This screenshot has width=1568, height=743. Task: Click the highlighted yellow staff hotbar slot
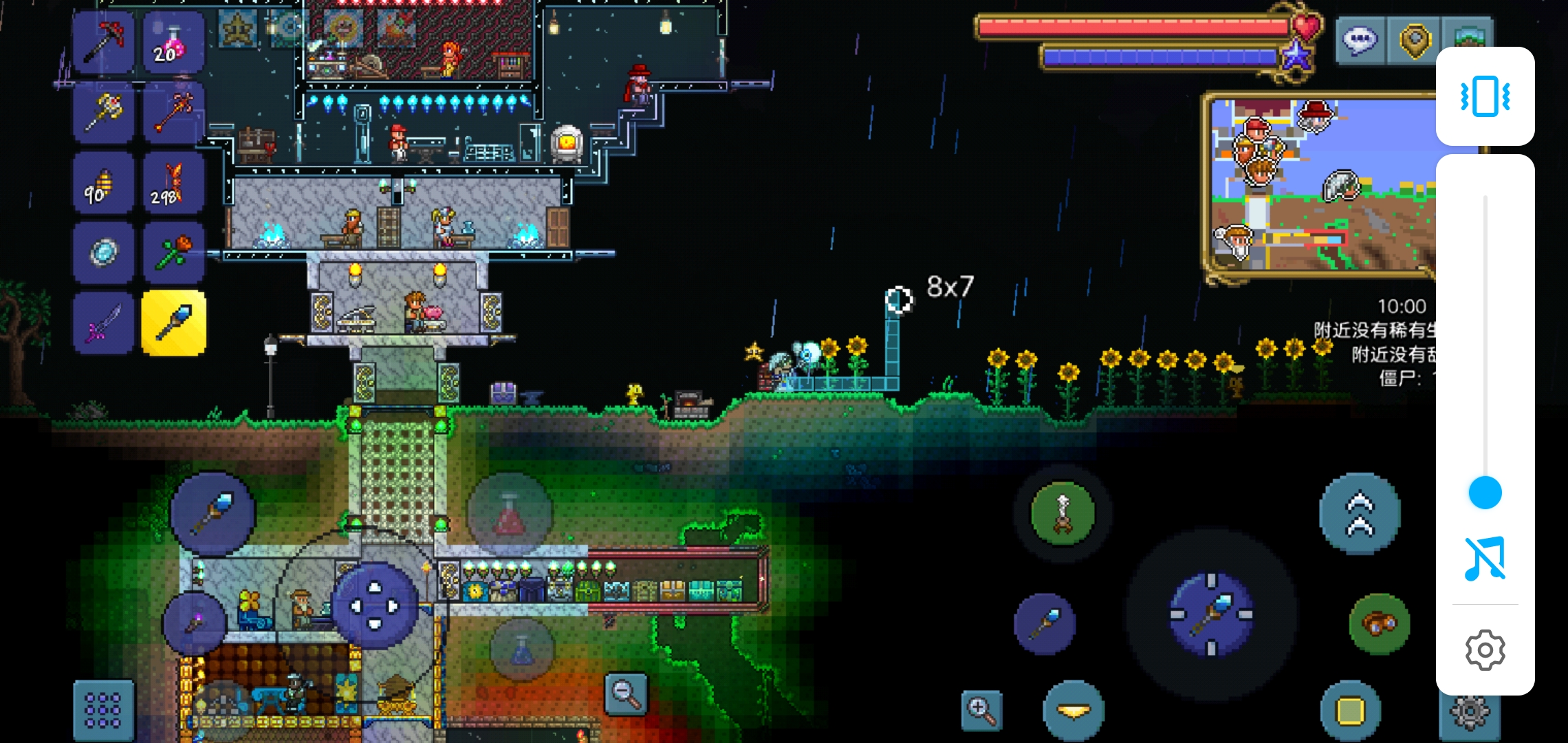(x=173, y=323)
